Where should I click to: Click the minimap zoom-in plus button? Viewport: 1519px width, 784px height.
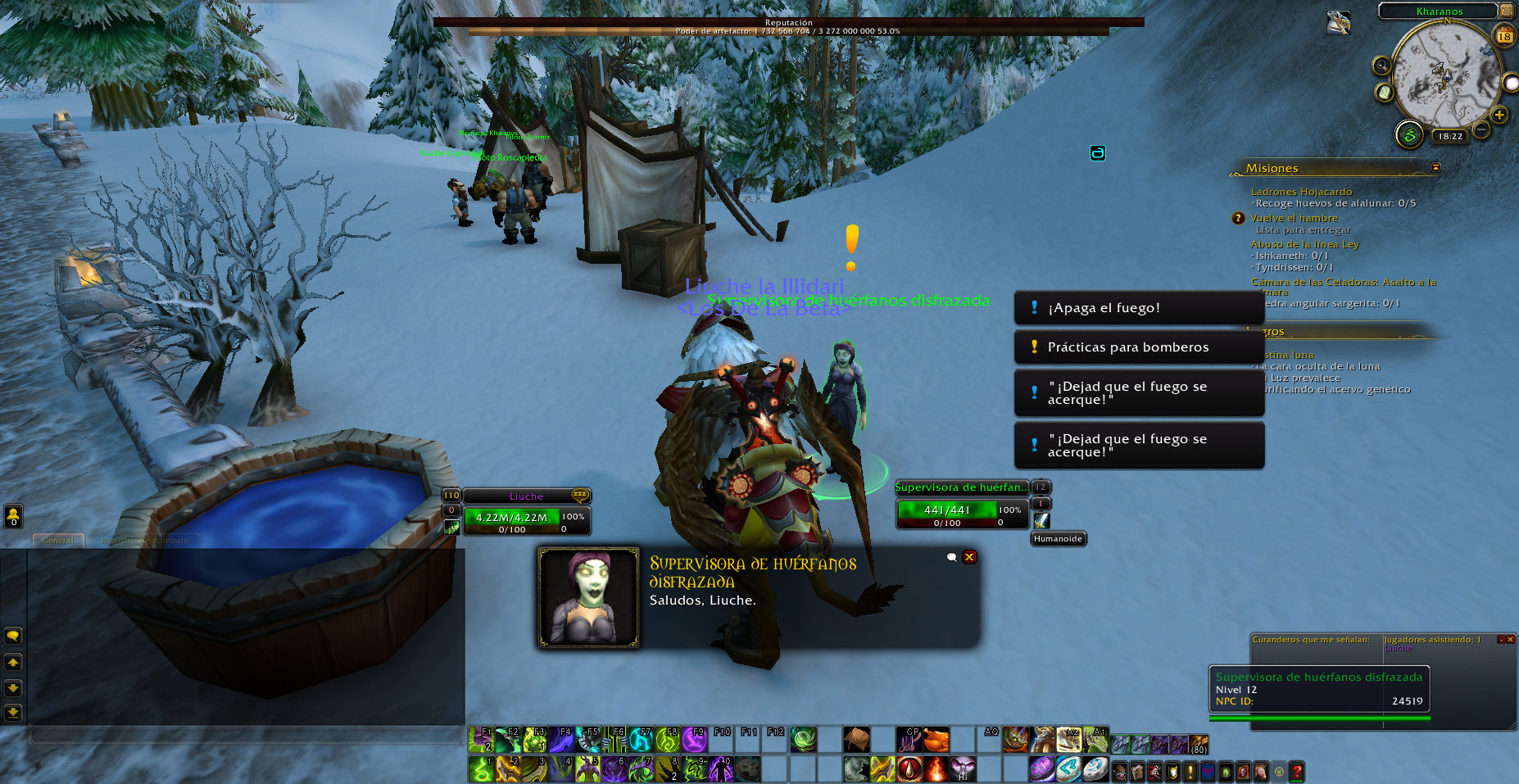pyautogui.click(x=1499, y=115)
